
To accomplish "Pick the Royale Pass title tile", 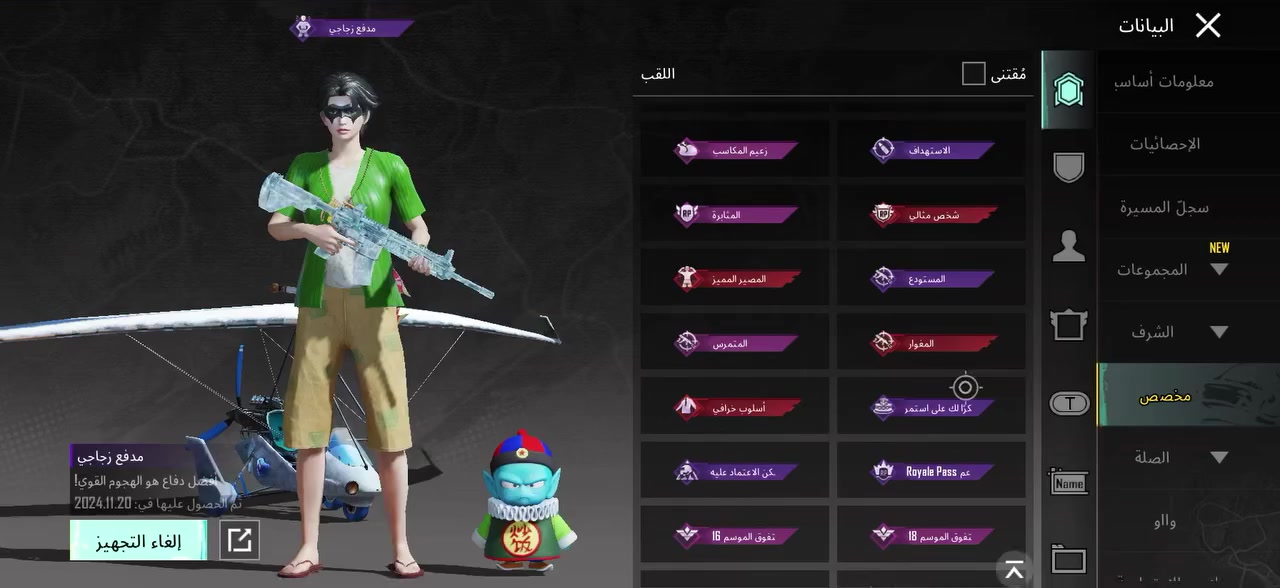I will tap(932, 471).
